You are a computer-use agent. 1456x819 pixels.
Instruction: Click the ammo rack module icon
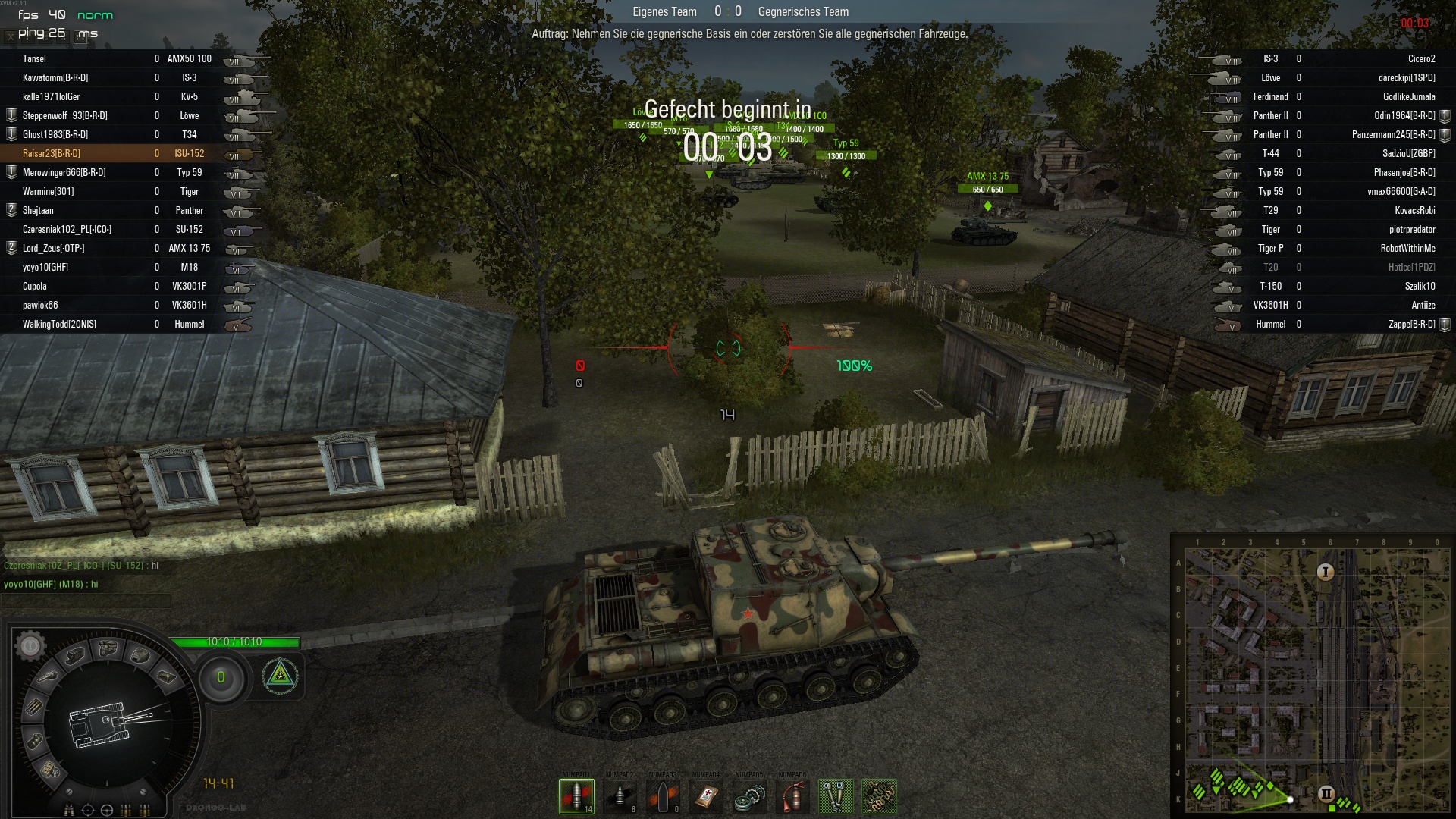point(33,708)
